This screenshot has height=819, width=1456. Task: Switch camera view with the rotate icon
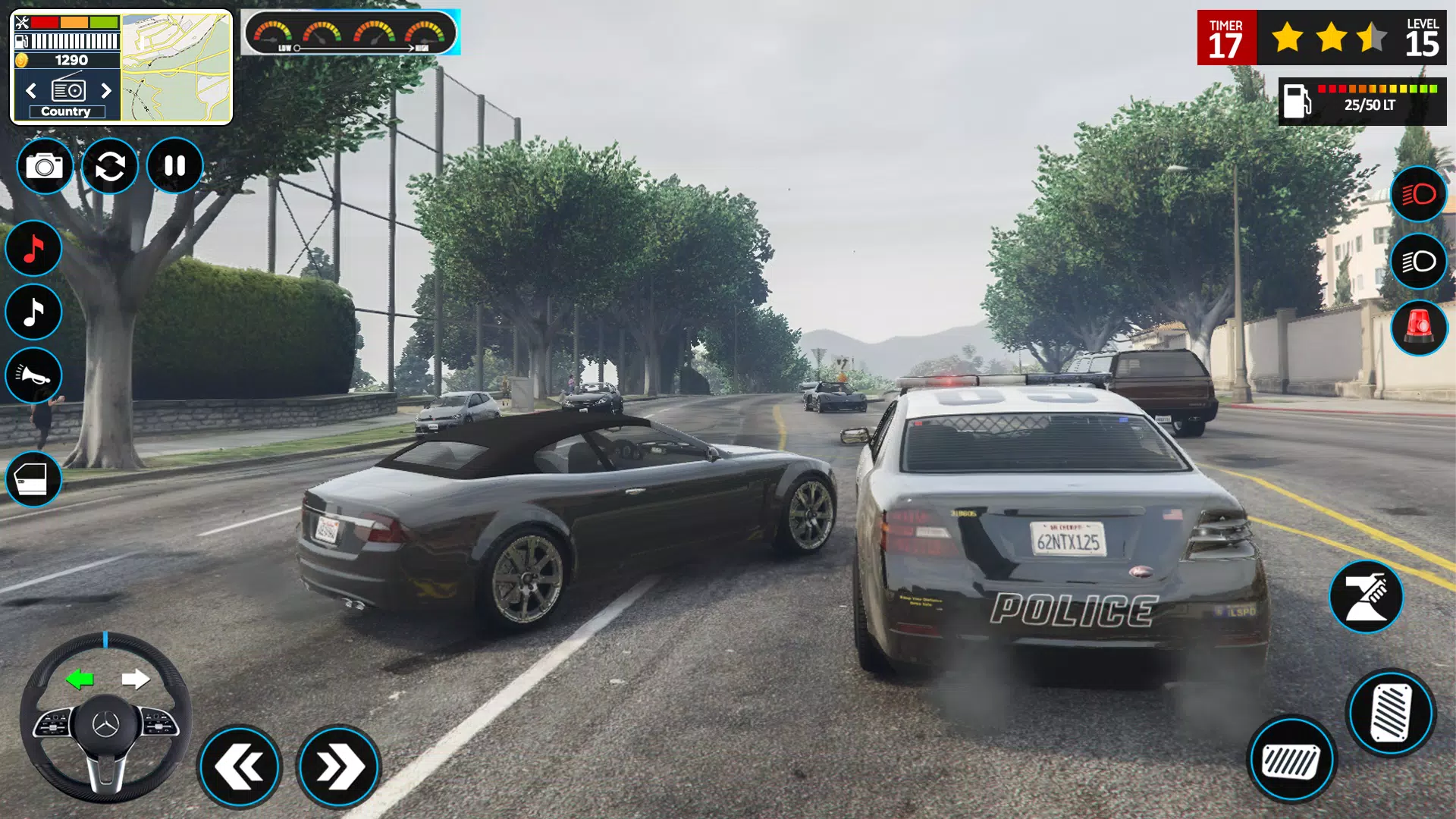click(x=109, y=166)
